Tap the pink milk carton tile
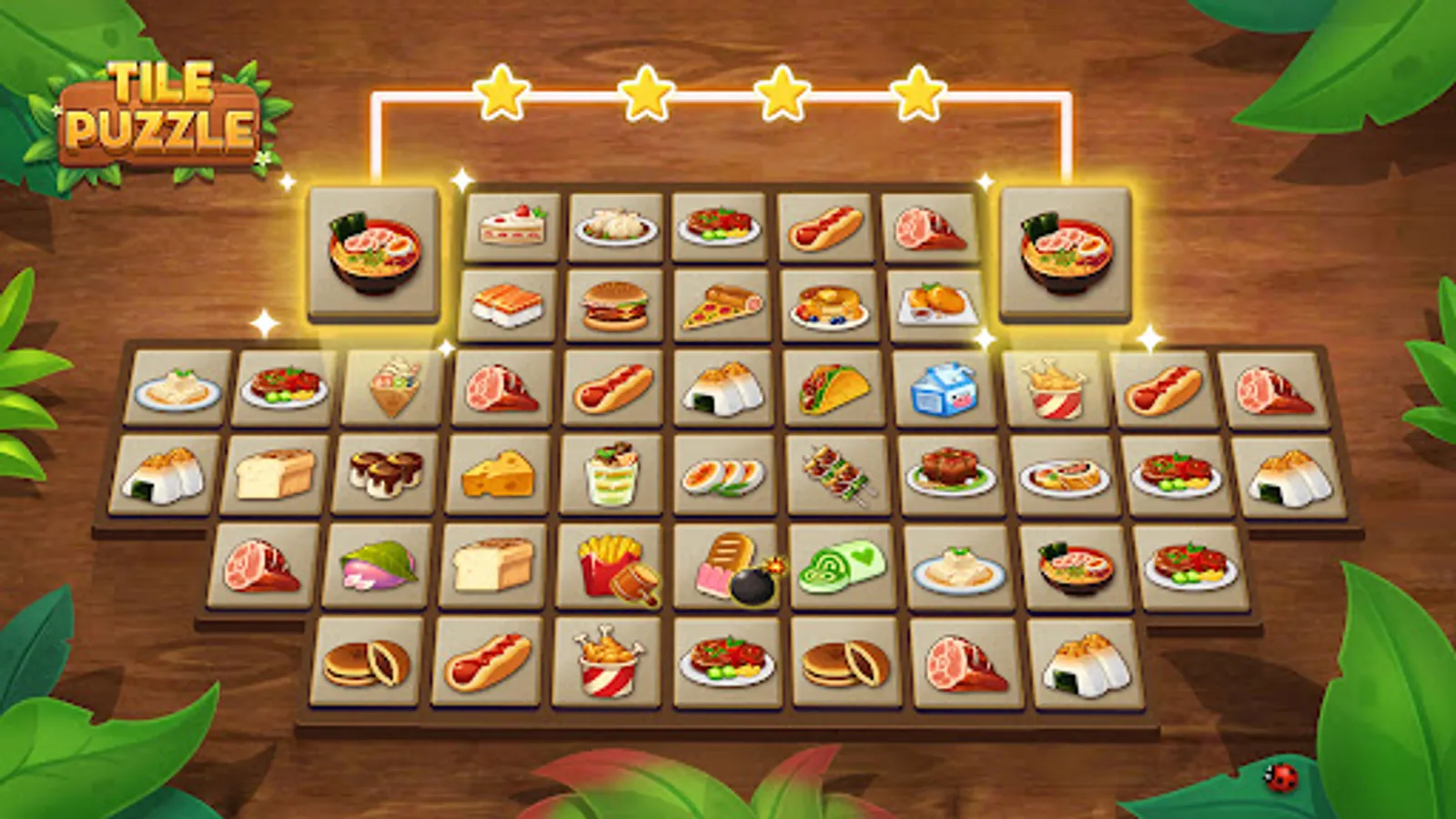 coord(945,391)
